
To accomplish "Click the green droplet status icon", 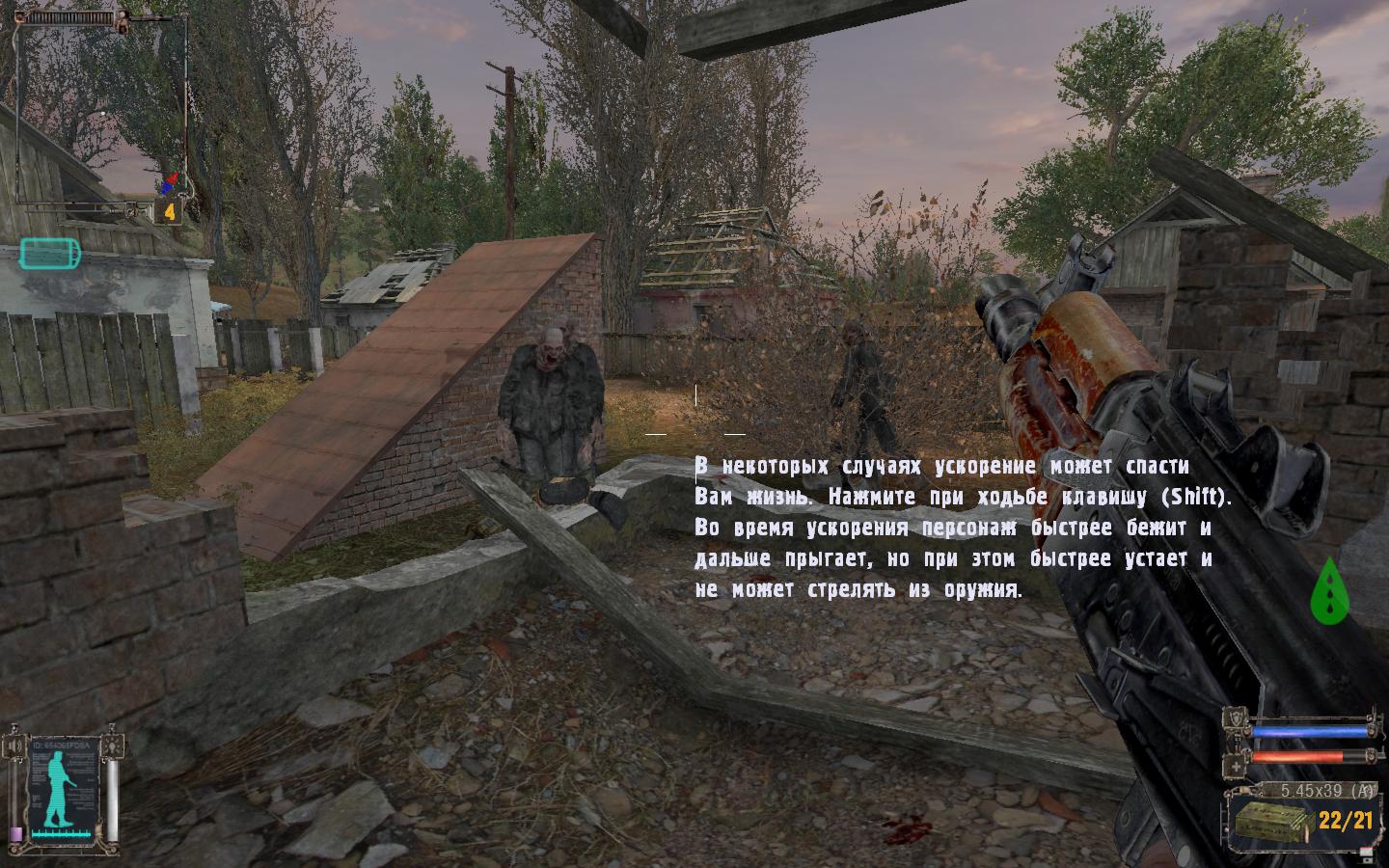I will click(1329, 590).
